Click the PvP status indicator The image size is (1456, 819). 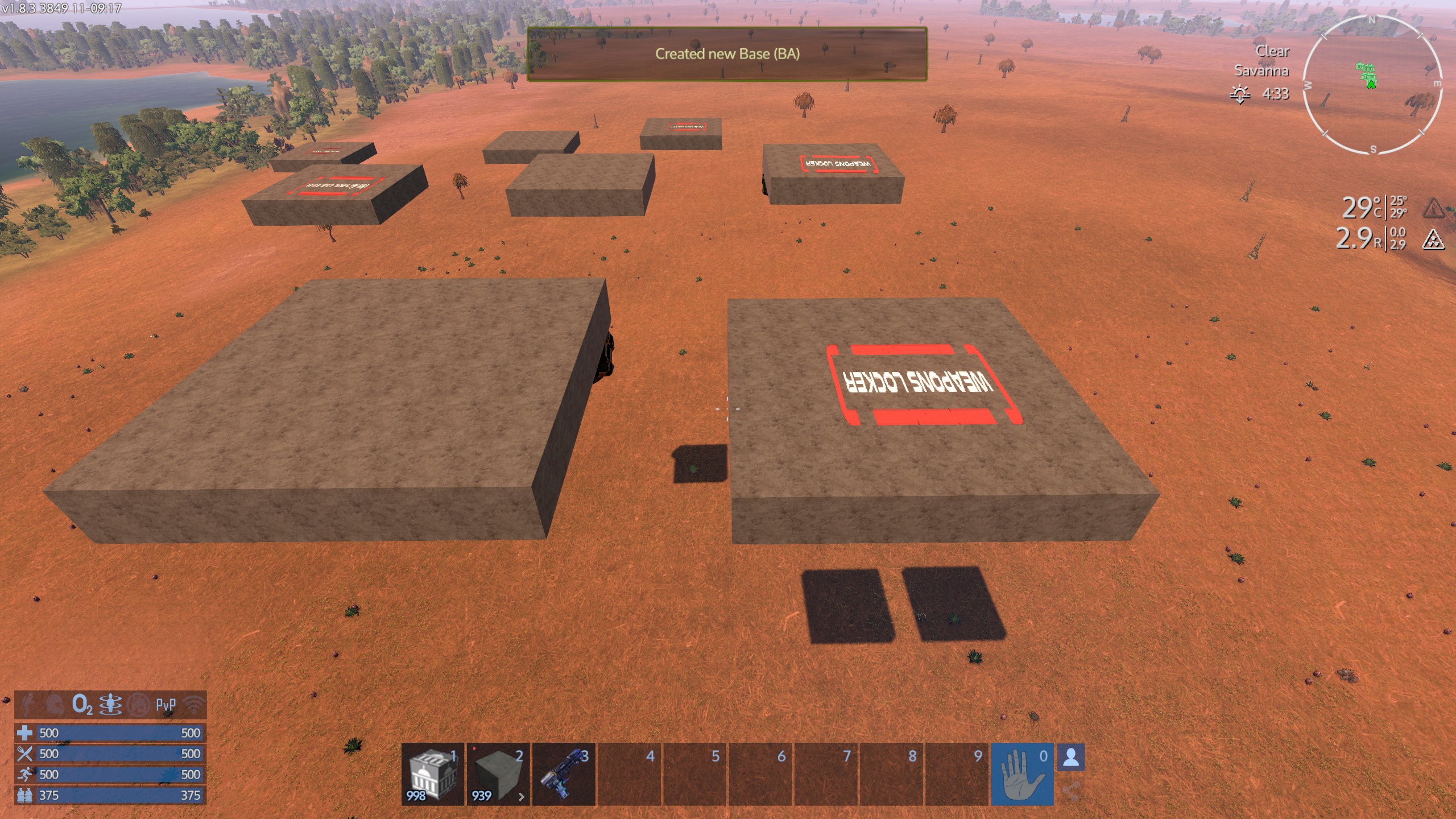click(166, 705)
